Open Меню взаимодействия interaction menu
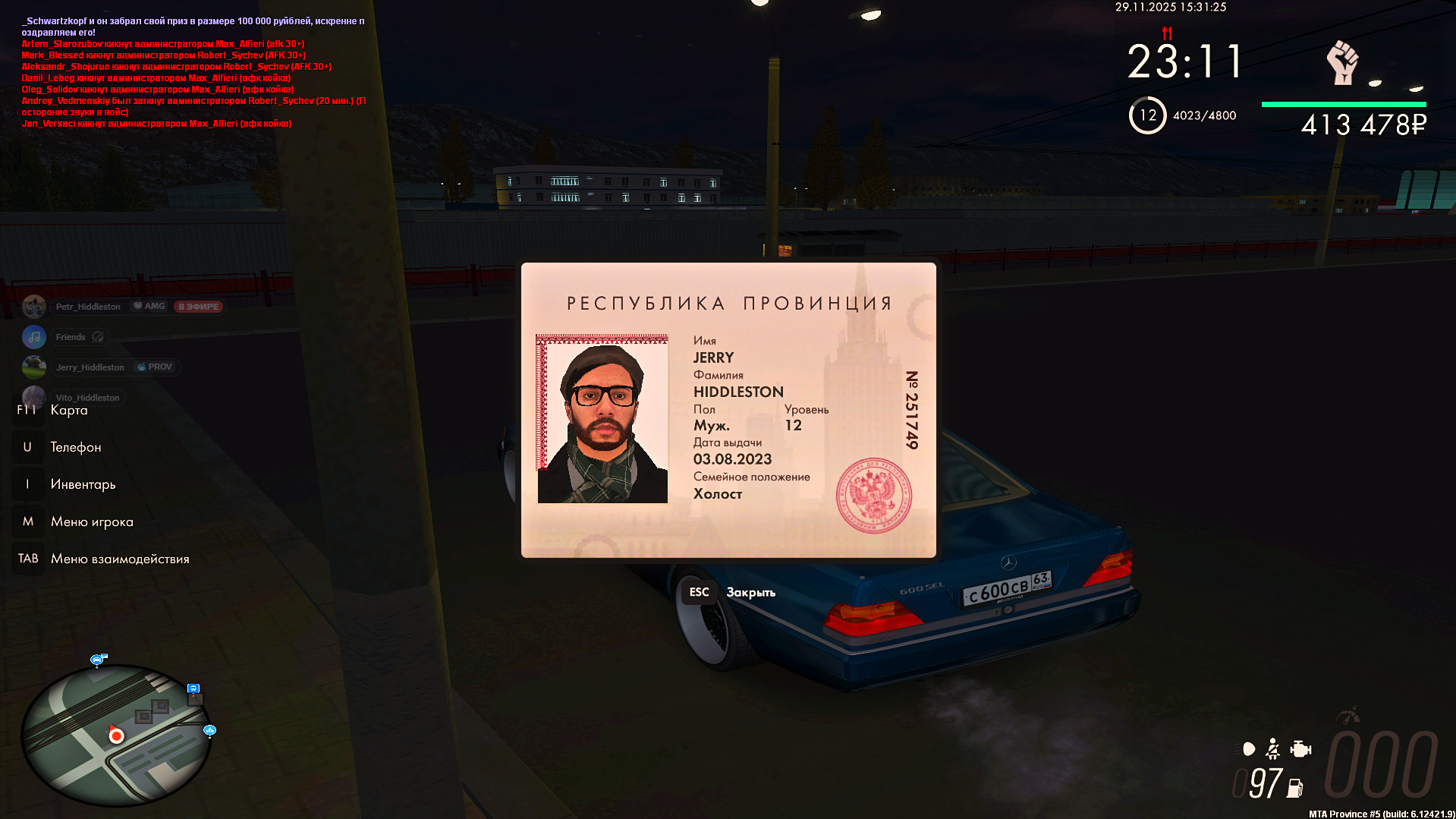The height and width of the screenshot is (819, 1456). [119, 559]
